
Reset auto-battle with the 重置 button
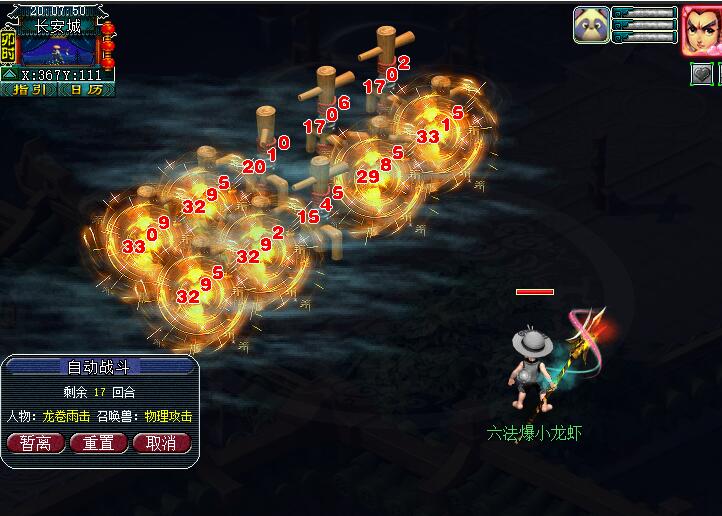pyautogui.click(x=98, y=442)
